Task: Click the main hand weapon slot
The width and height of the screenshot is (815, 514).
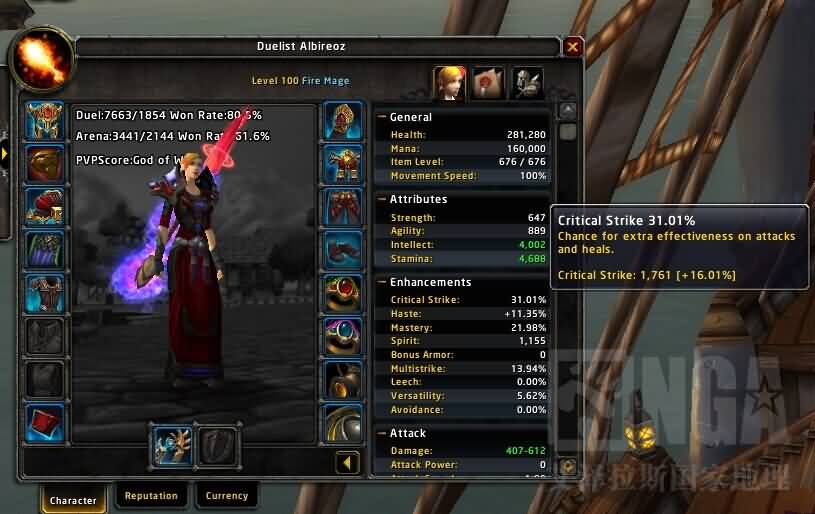Action: point(170,444)
